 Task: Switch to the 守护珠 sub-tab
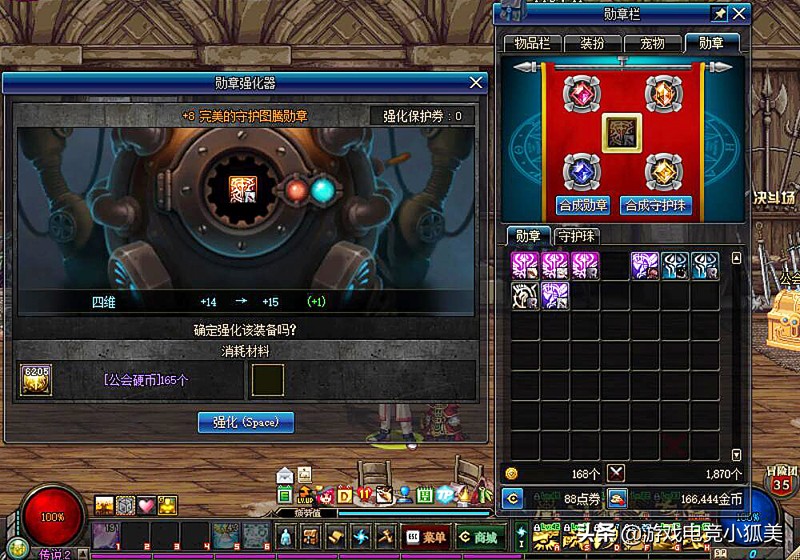577,236
